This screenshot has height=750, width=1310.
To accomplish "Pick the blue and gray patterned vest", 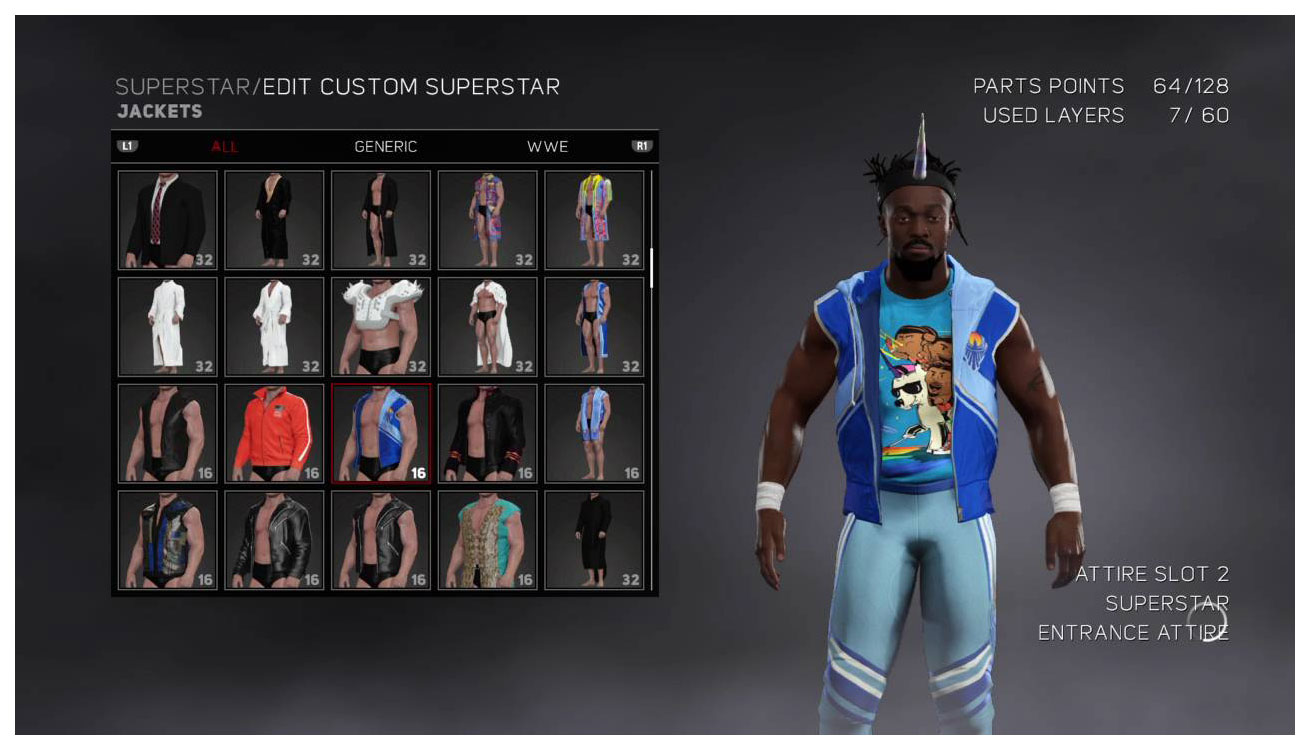I will pos(167,540).
